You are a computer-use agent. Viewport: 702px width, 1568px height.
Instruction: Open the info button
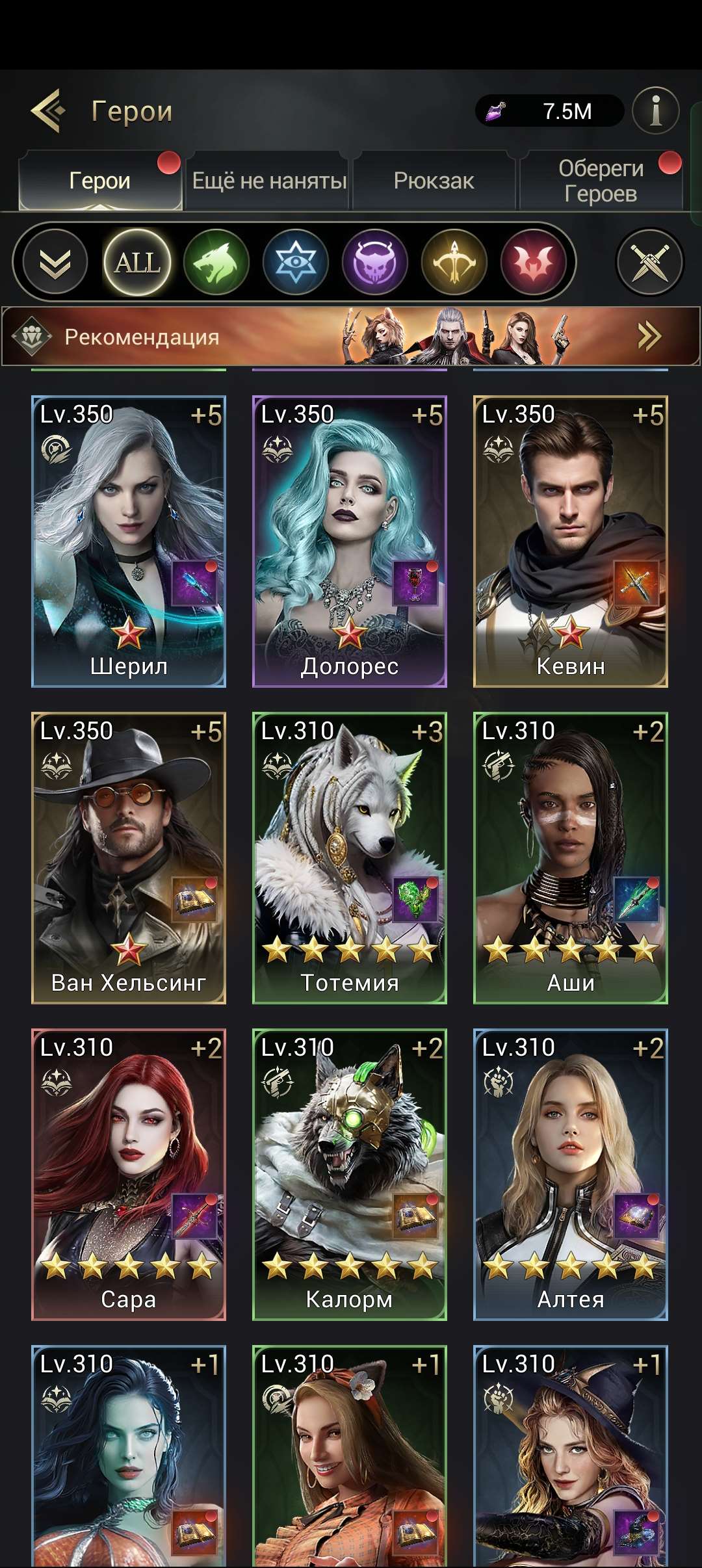(655, 111)
